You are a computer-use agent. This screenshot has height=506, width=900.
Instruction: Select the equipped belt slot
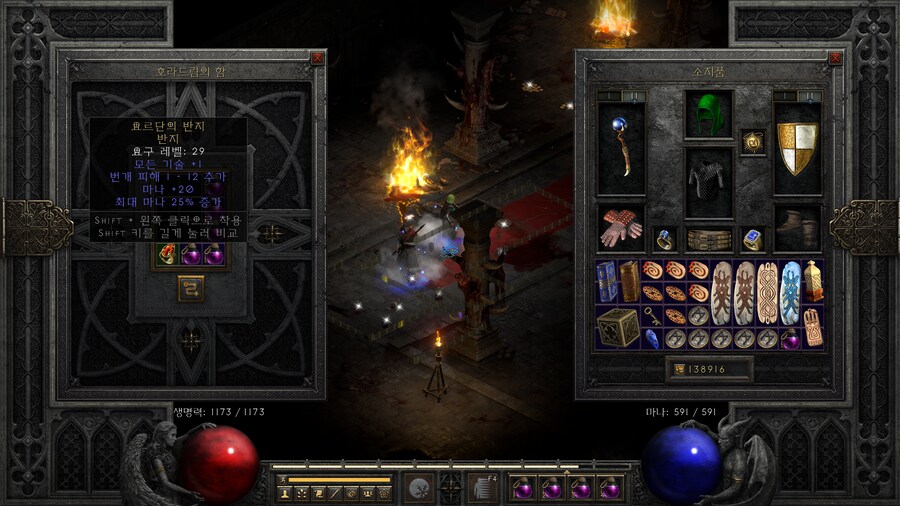pos(709,240)
